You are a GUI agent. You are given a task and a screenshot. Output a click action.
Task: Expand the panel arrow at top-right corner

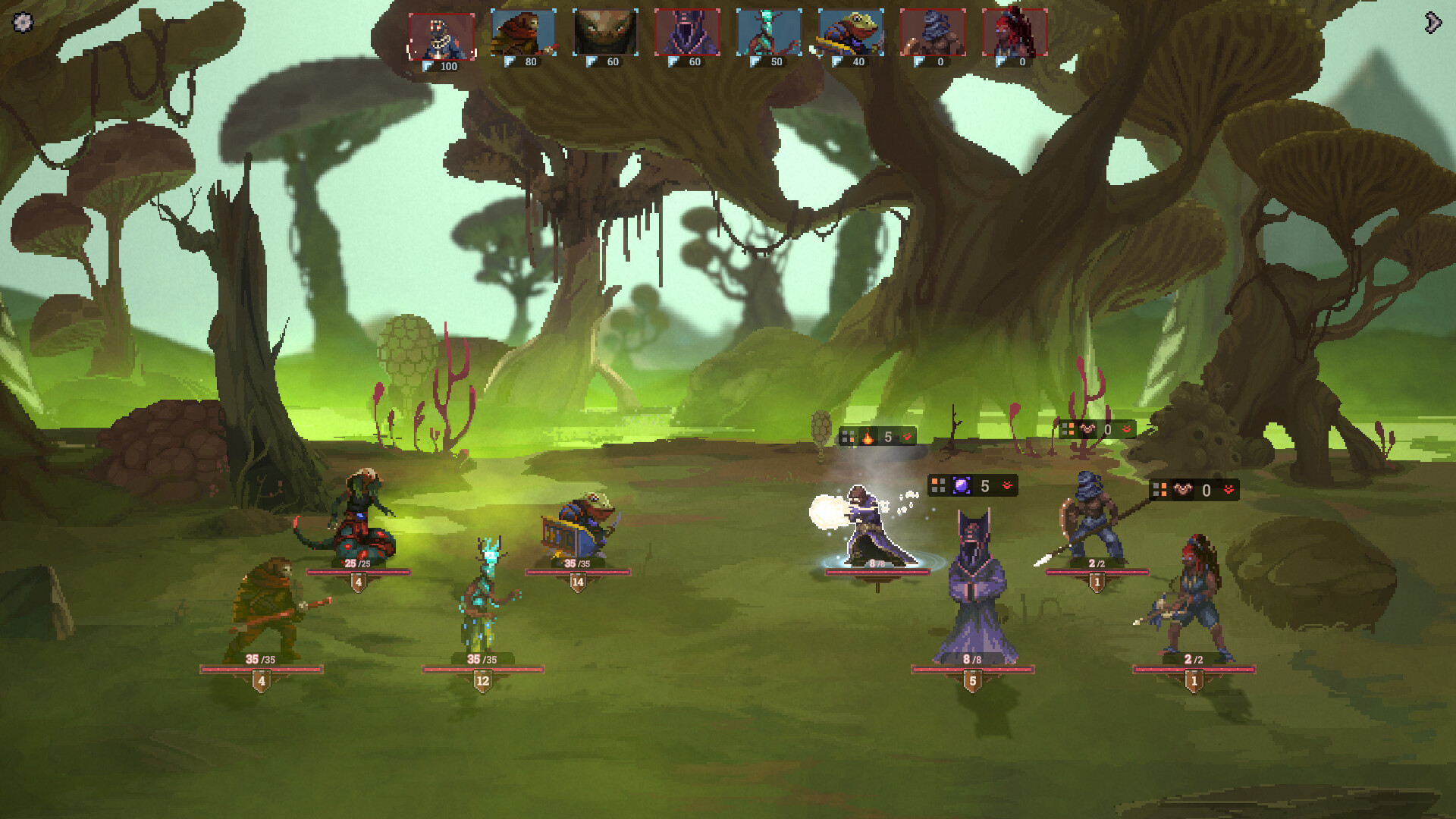[1432, 23]
